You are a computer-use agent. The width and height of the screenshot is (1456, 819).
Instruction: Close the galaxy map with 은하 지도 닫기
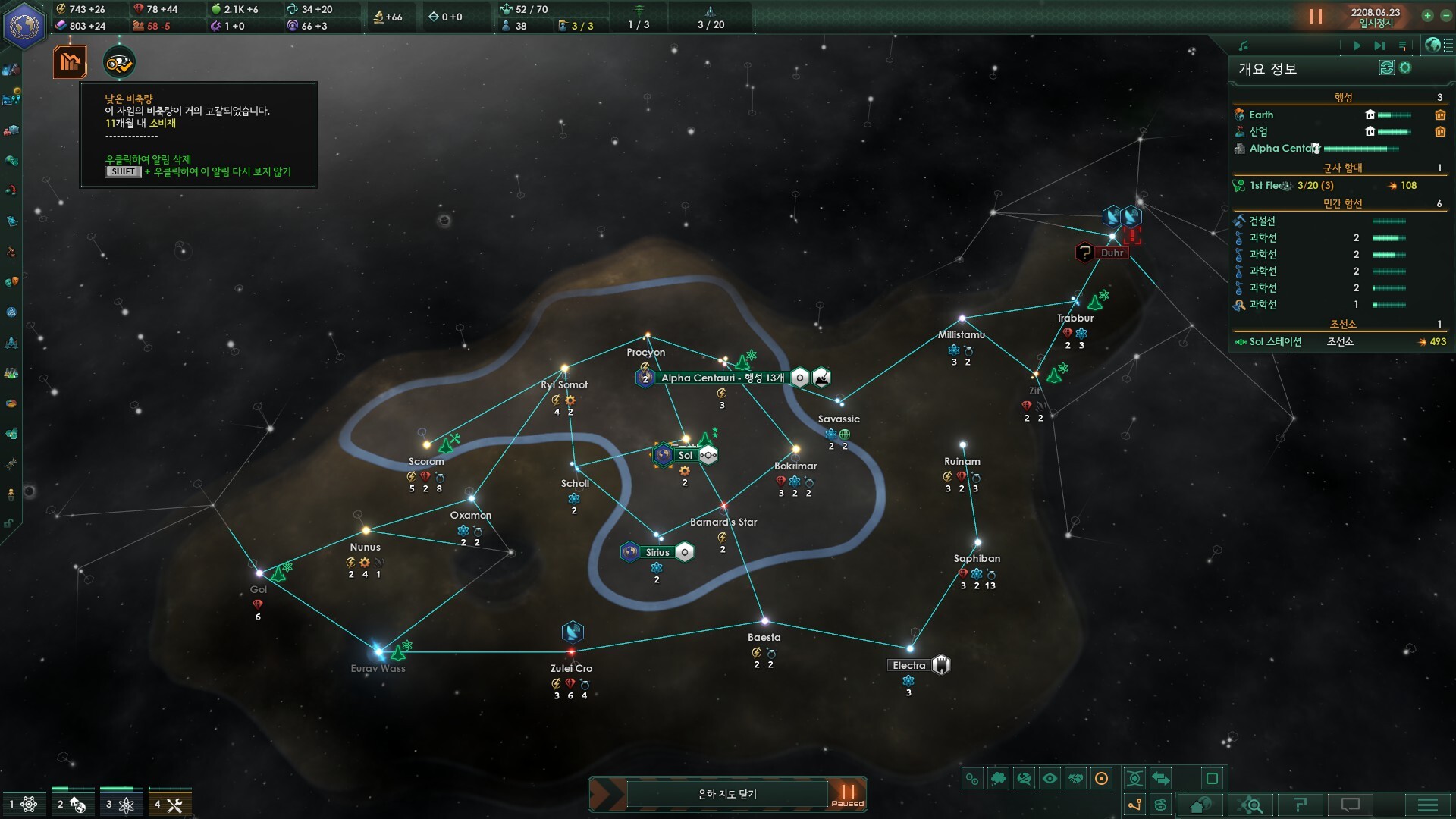tap(726, 794)
